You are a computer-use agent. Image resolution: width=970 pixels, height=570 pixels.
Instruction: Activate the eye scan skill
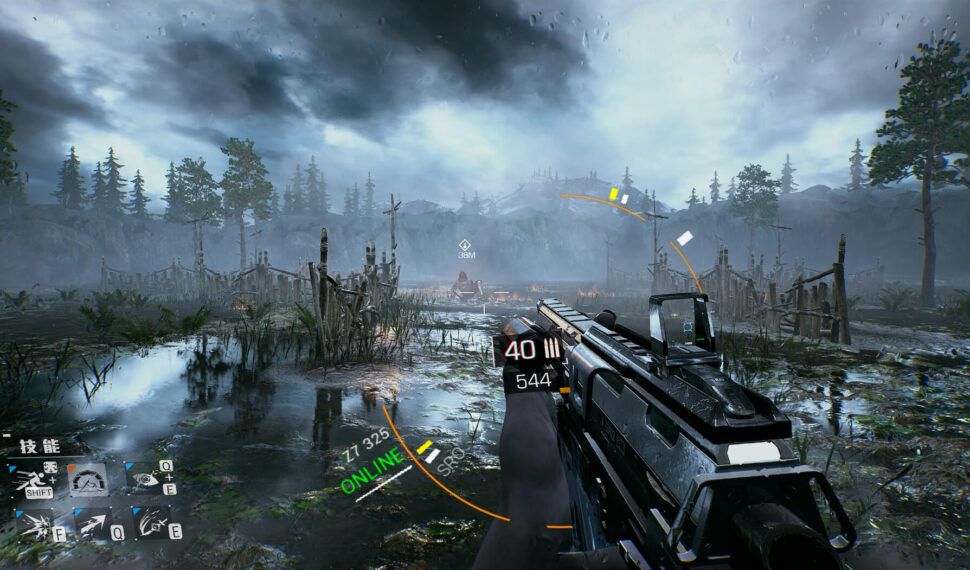coord(146,479)
